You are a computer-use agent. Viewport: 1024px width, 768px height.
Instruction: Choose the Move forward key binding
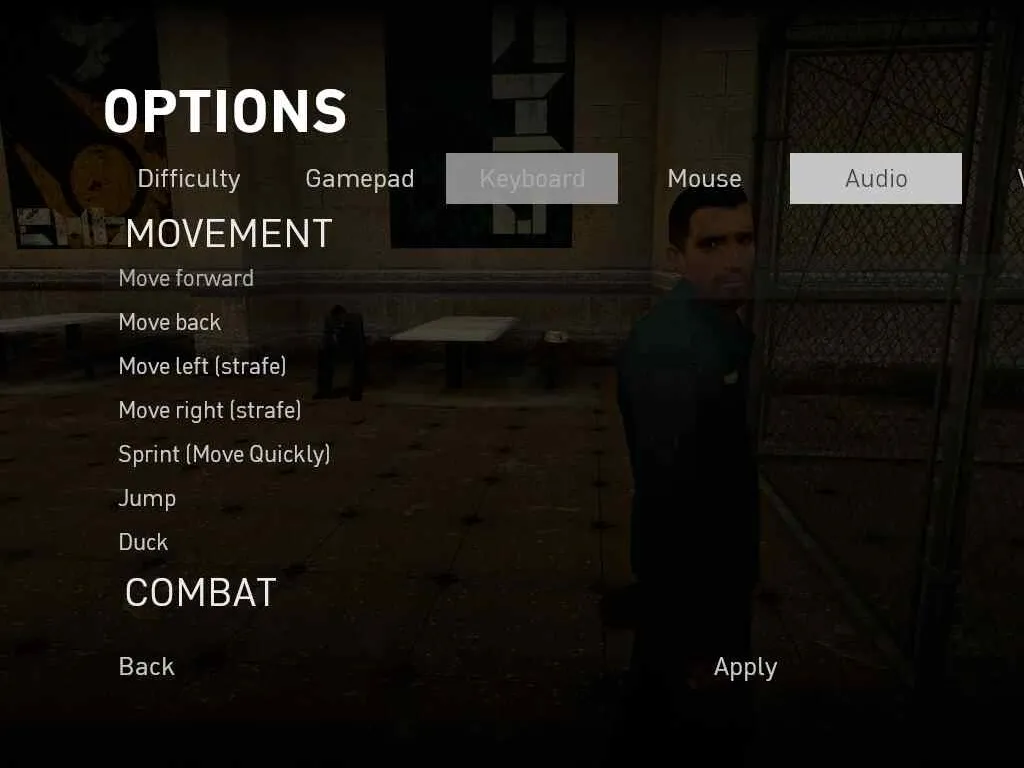tap(186, 278)
